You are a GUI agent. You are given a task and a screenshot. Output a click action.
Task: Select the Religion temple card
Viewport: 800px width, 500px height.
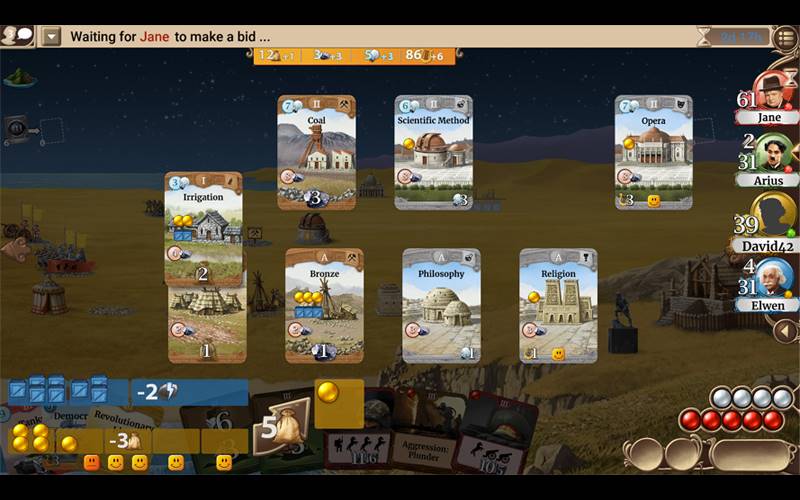(558, 304)
